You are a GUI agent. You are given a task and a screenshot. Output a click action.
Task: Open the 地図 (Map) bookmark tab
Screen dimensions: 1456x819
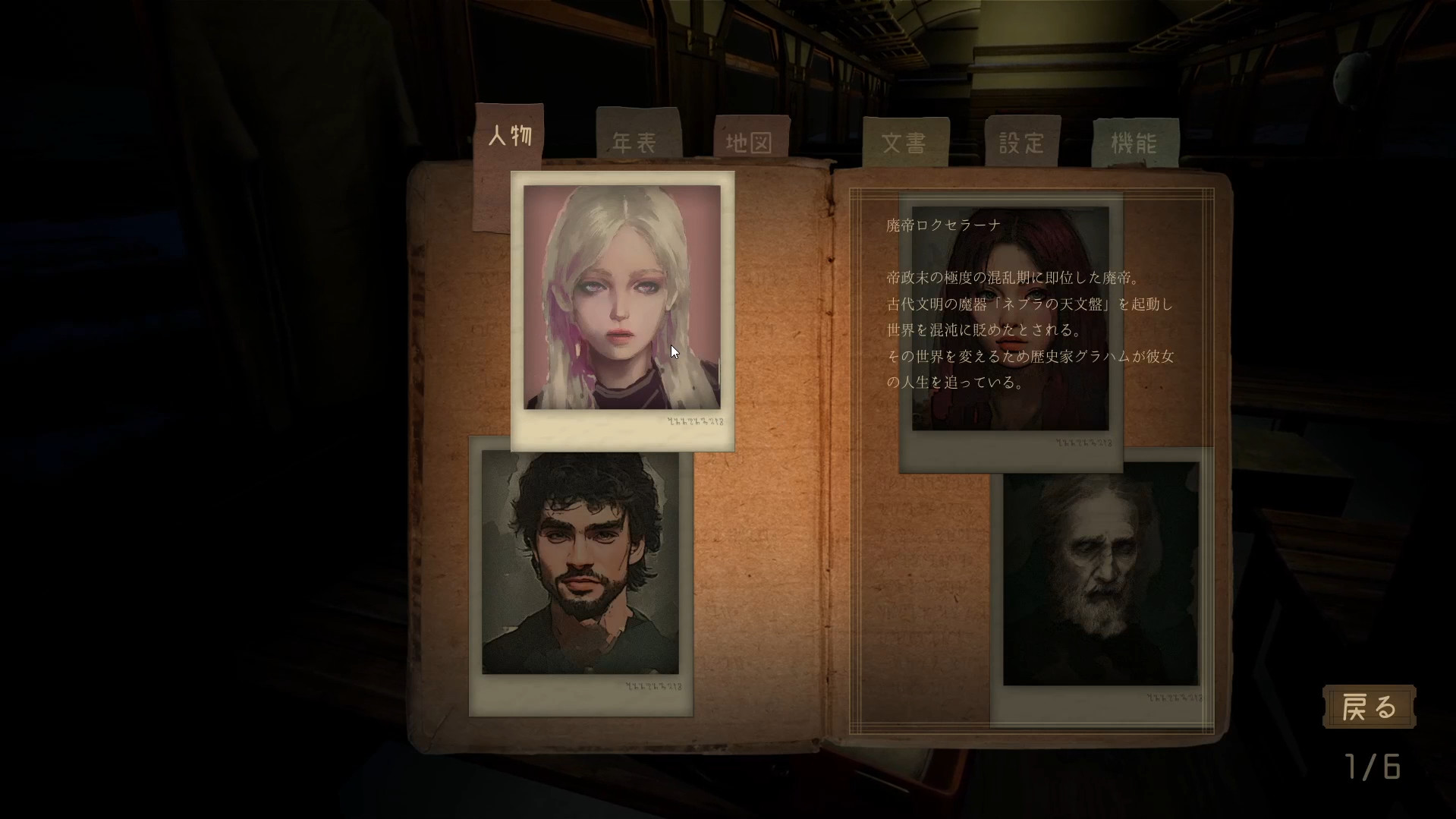pyautogui.click(x=750, y=140)
